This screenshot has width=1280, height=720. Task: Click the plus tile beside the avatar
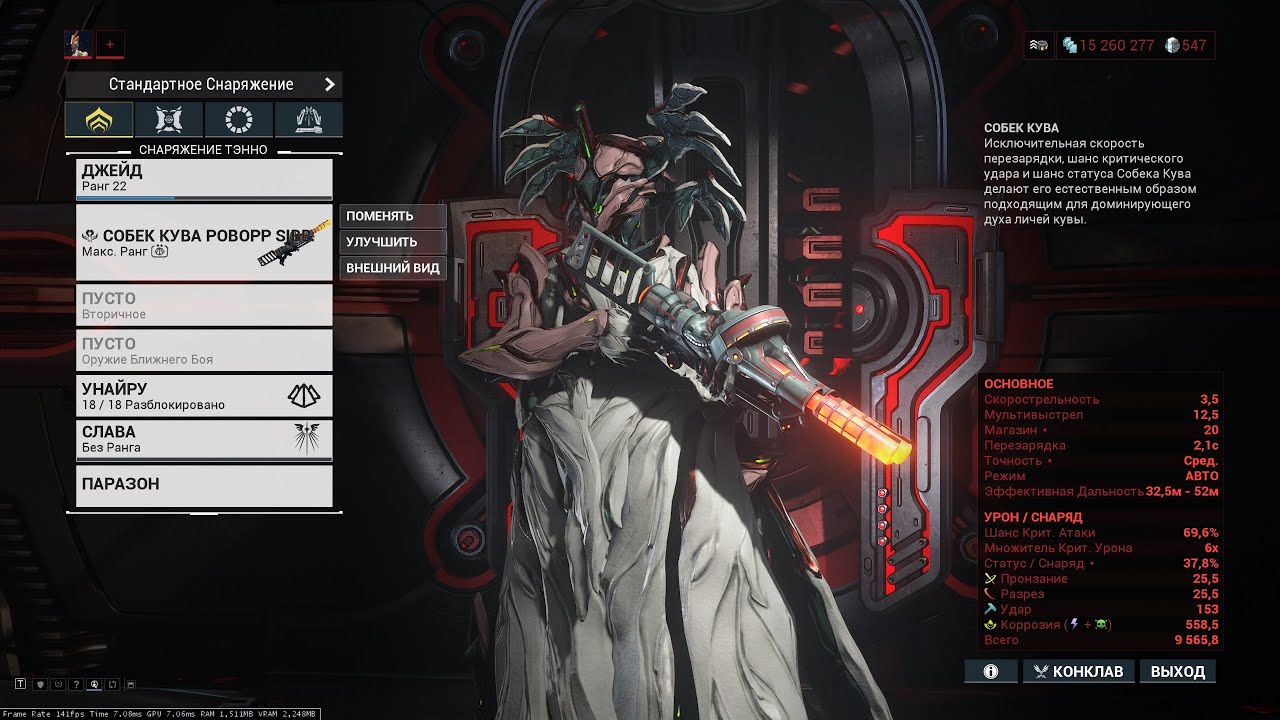click(110, 43)
